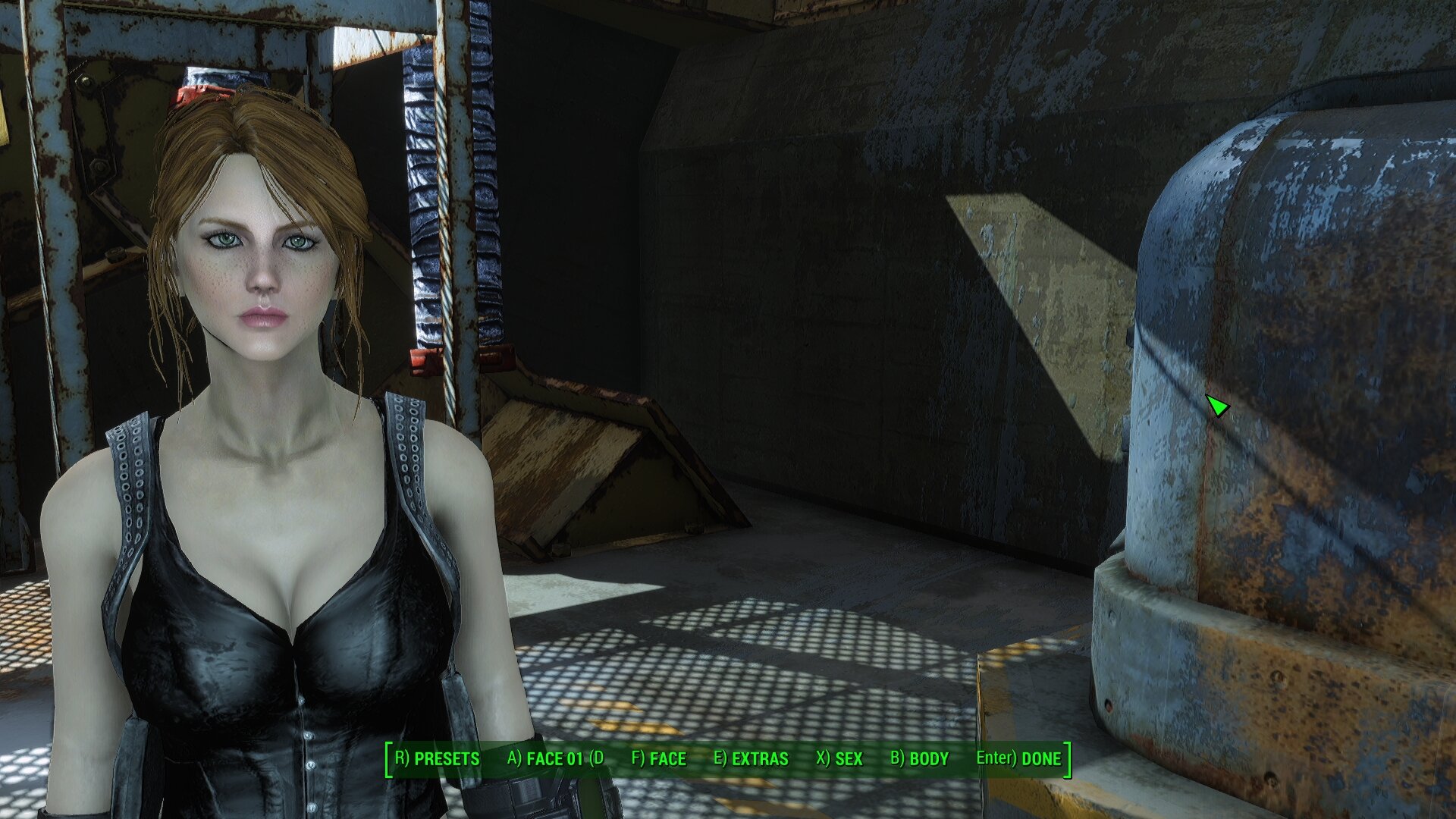This screenshot has height=819, width=1456.
Task: Confirm character with Done
Action: (x=1018, y=759)
